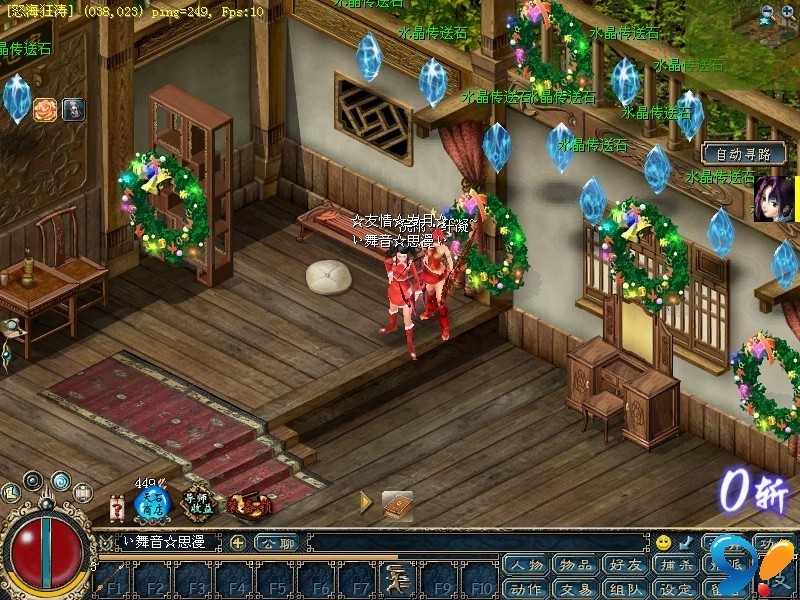Open the brown book icon

coord(397,505)
